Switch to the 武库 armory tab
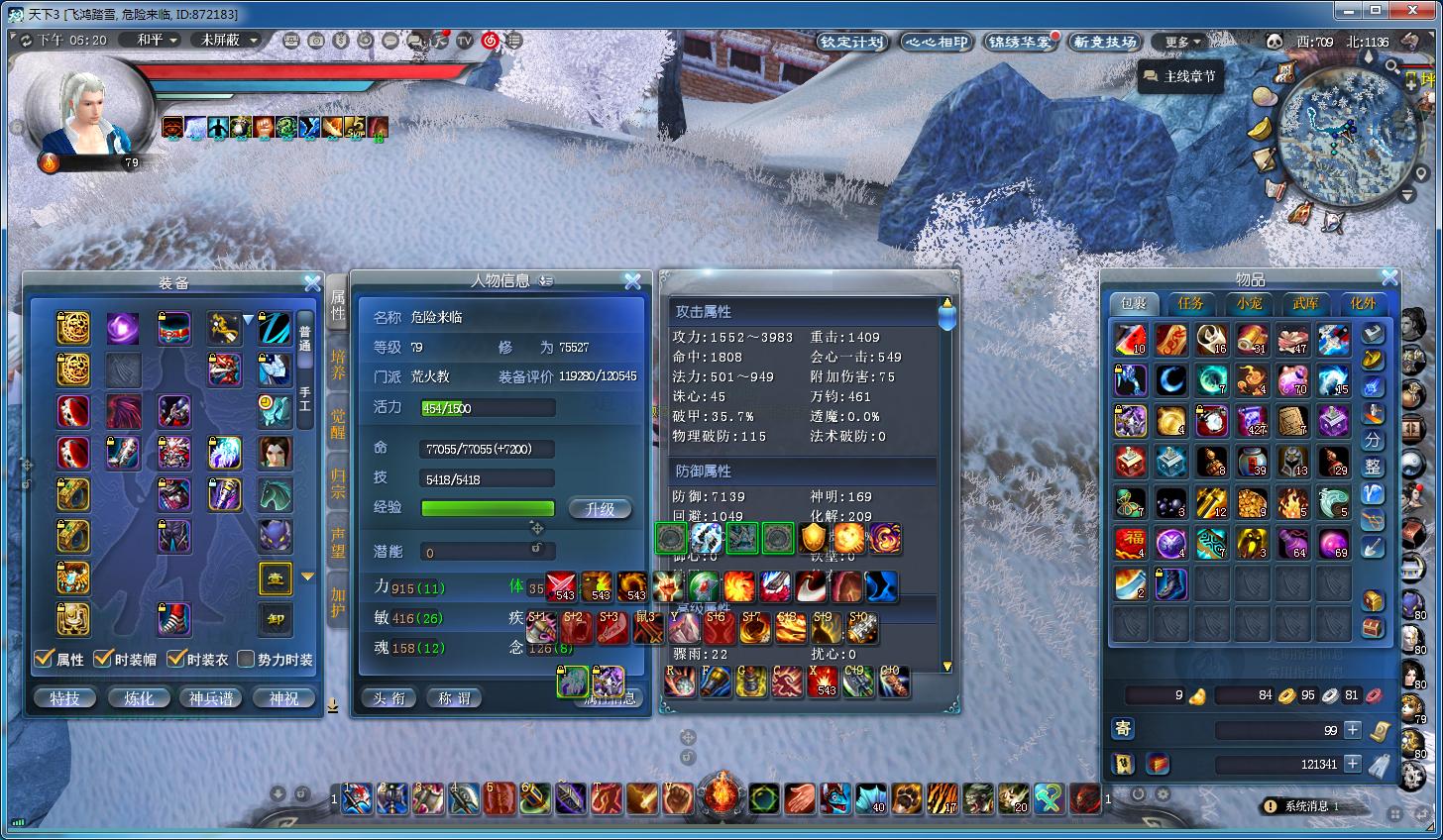This screenshot has width=1443, height=840. [1306, 303]
